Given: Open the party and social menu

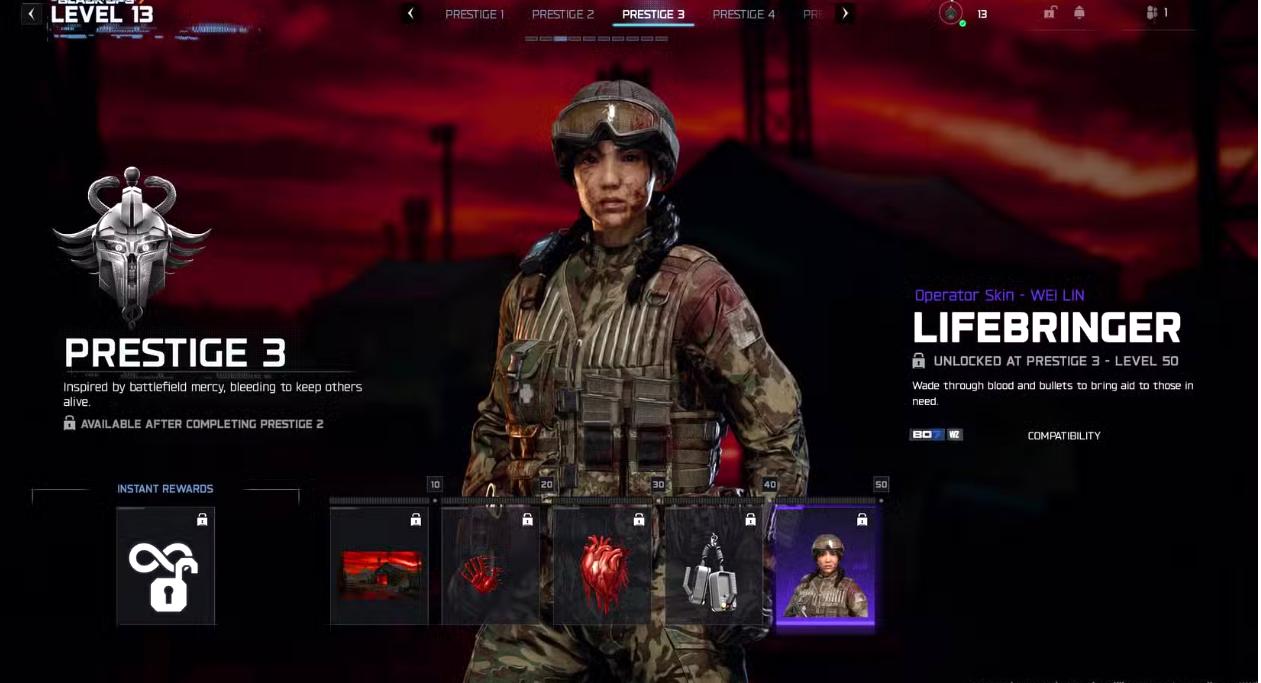Looking at the screenshot, I should pyautogui.click(x=1156, y=13).
